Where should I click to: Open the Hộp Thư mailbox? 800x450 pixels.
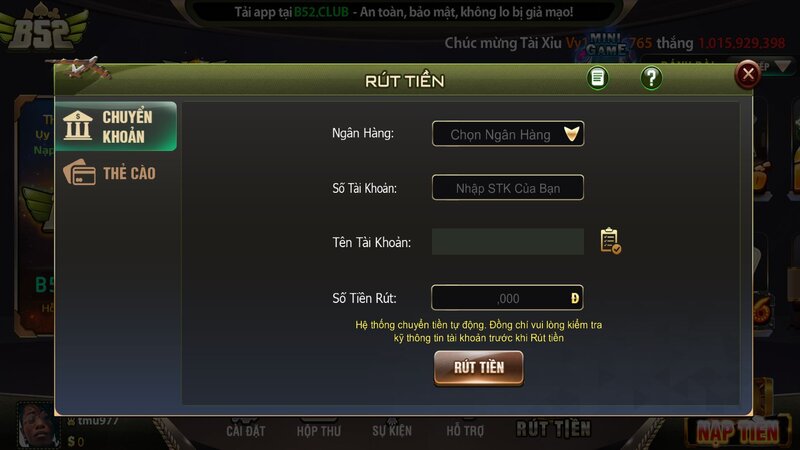[319, 431]
